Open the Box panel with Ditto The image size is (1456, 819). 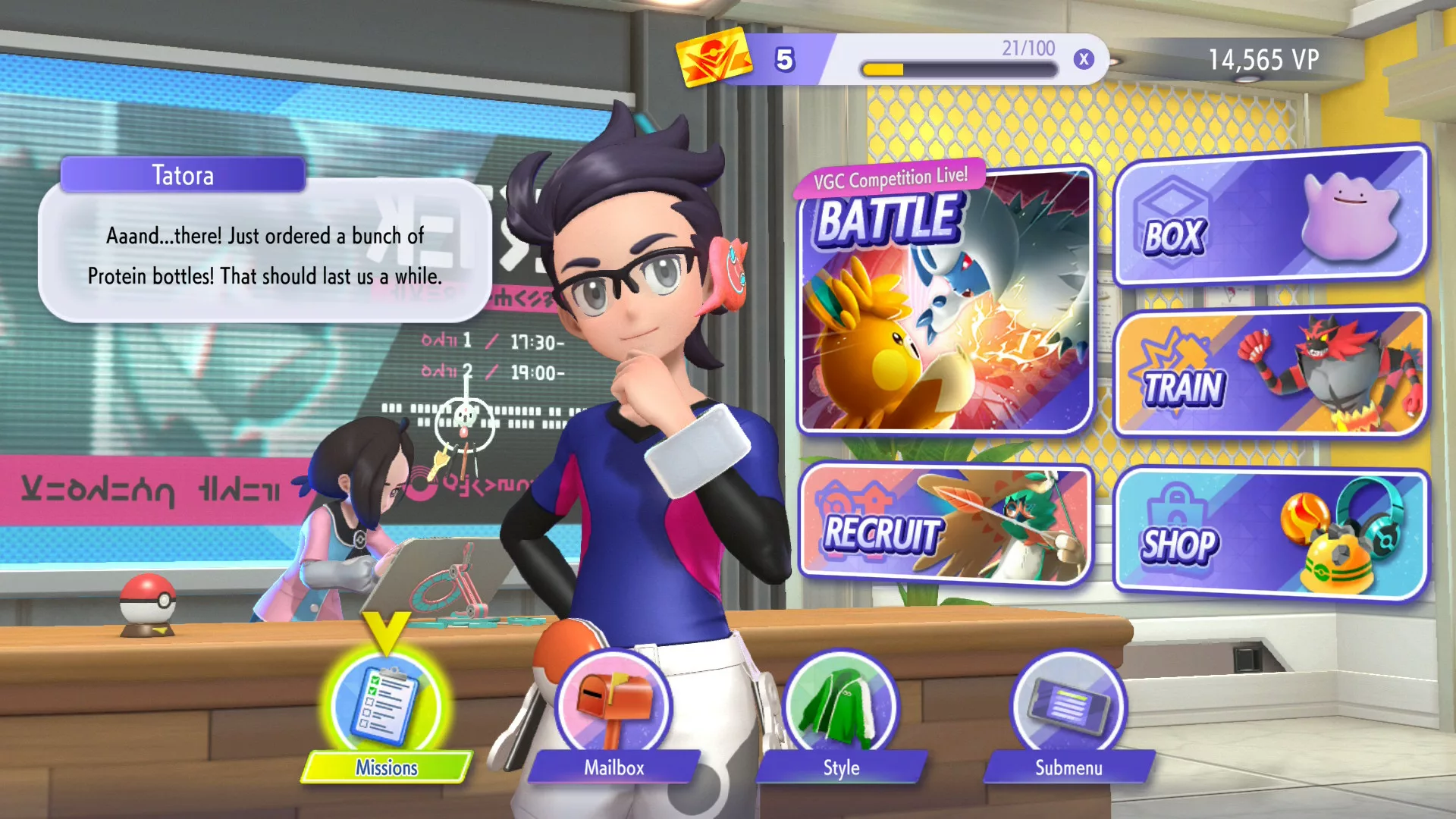pos(1271,216)
